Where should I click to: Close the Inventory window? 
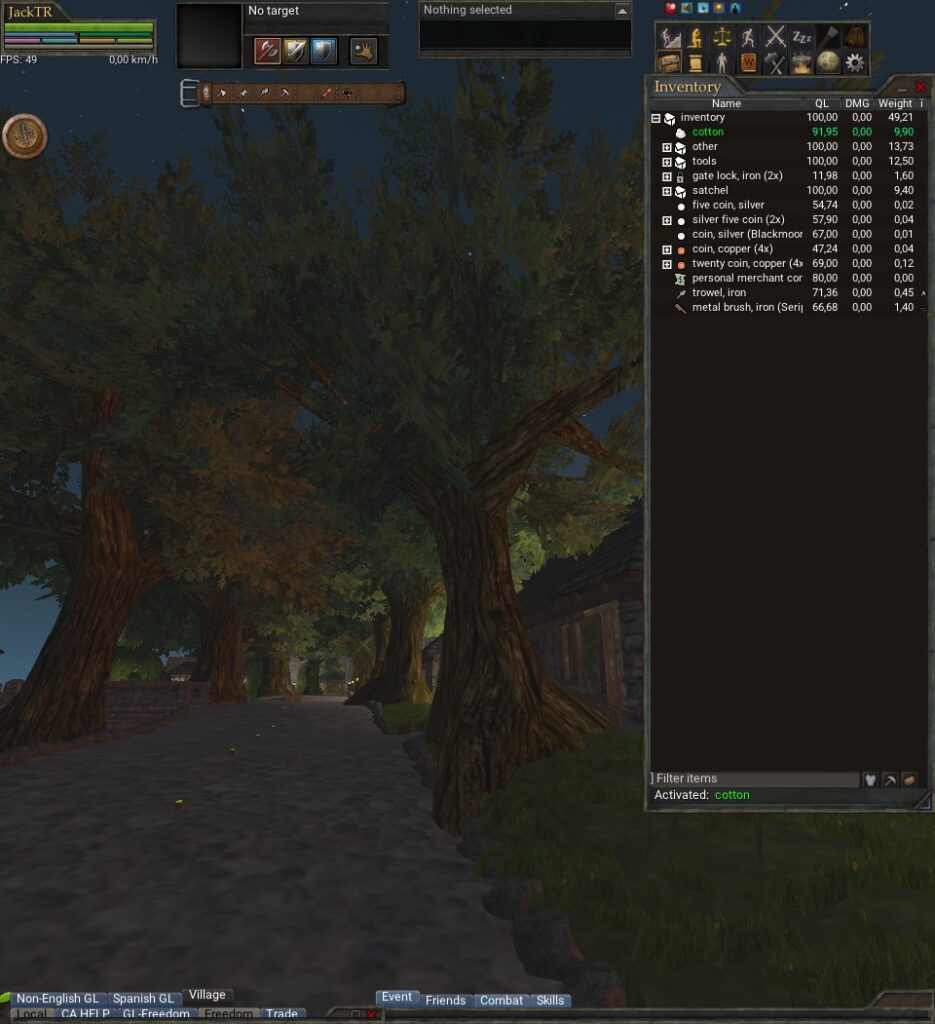[x=920, y=88]
